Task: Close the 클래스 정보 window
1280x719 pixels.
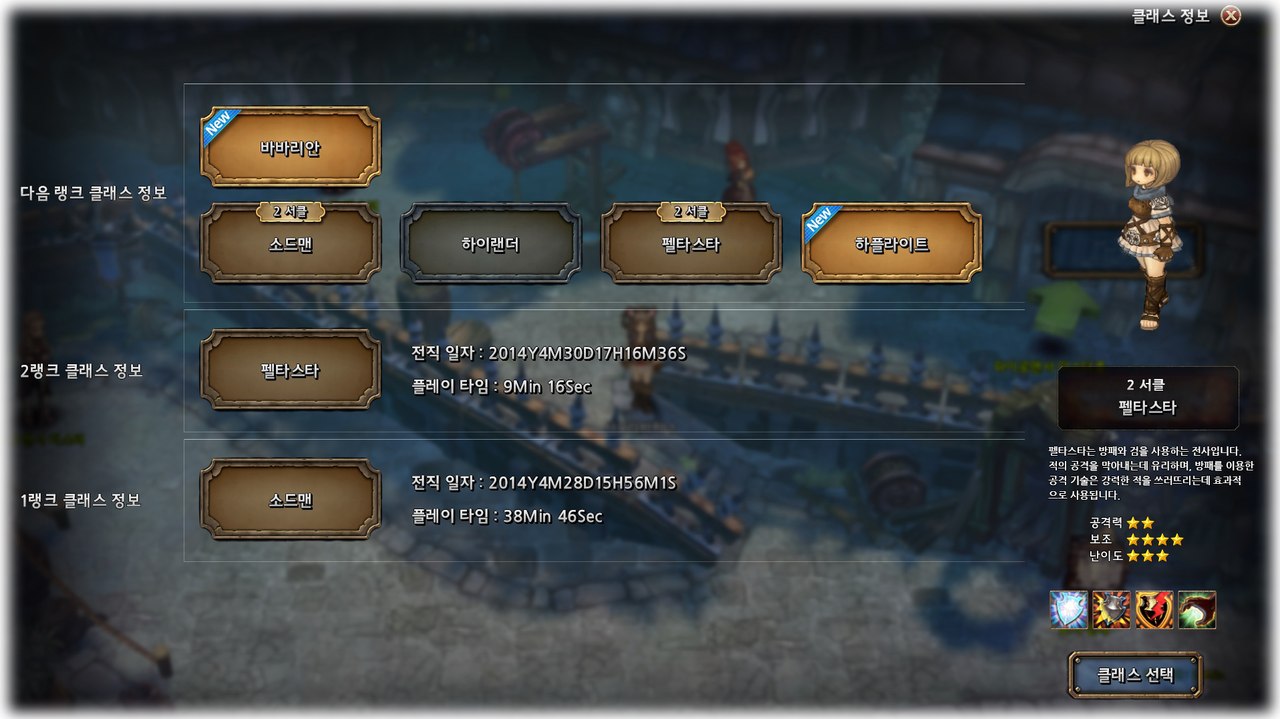Action: tap(1231, 16)
